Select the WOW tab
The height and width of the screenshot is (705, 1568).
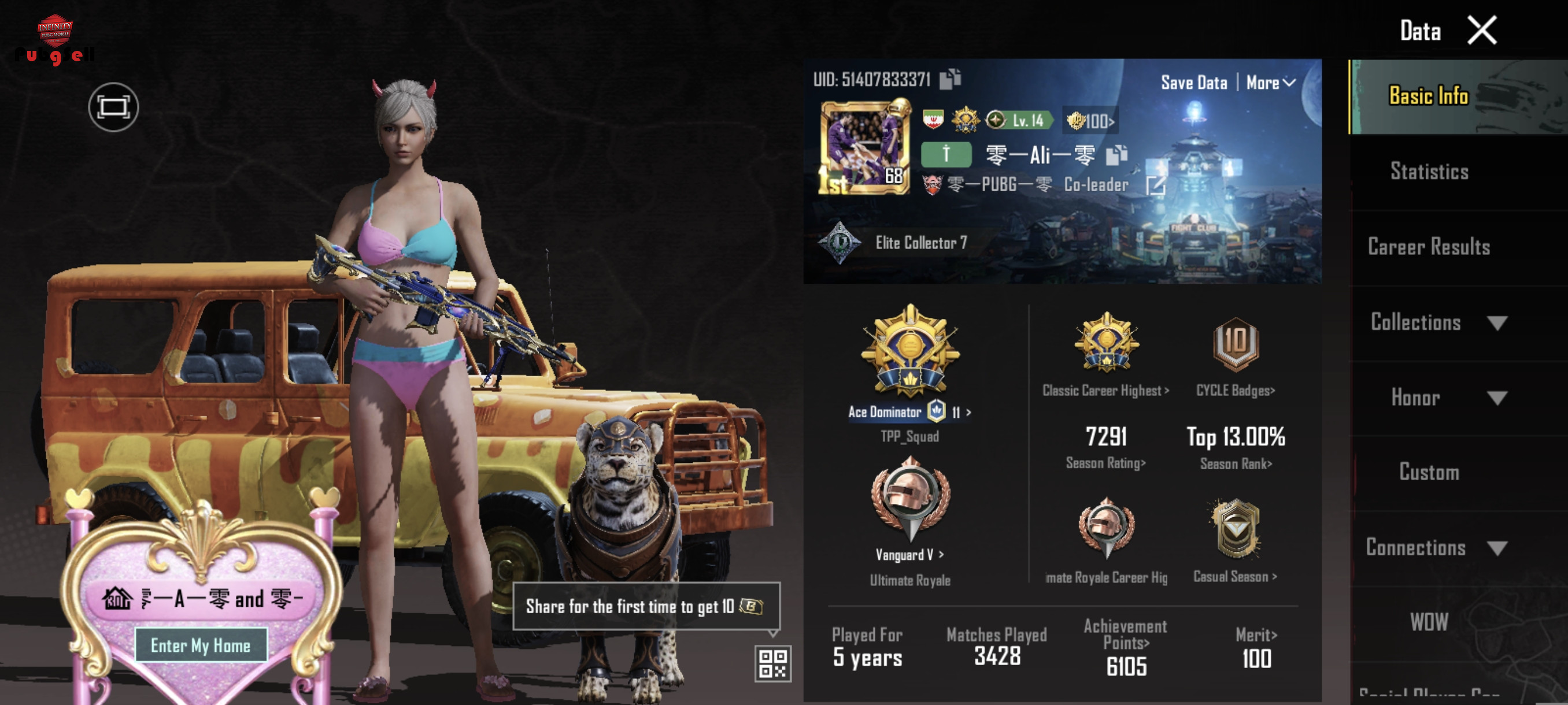click(1429, 622)
